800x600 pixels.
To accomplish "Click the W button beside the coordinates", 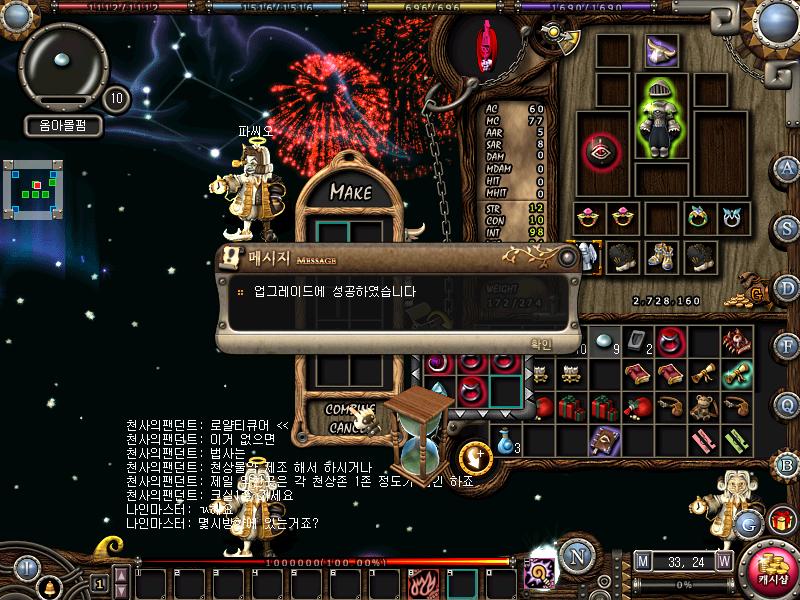I will click(723, 561).
